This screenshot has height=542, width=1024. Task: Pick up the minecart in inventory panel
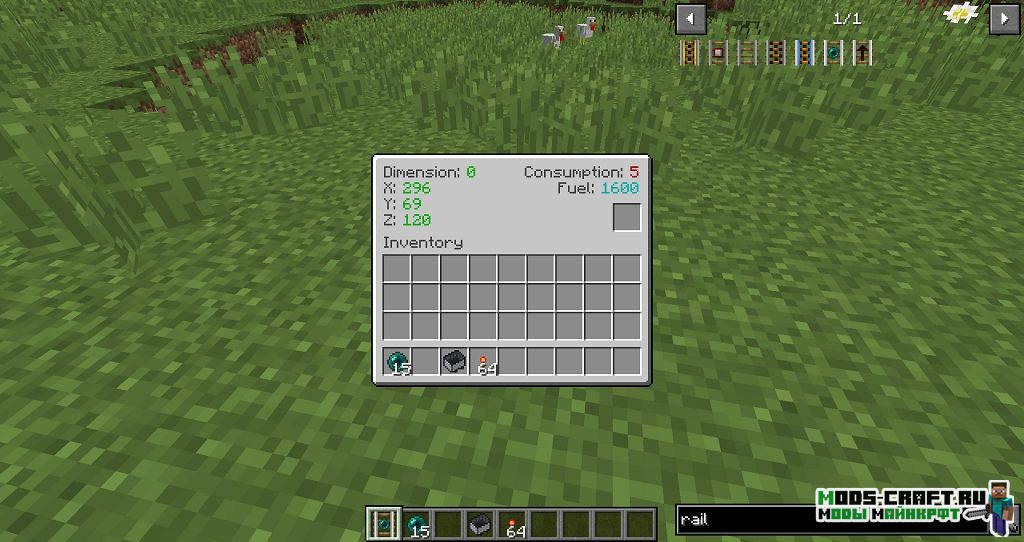455,362
